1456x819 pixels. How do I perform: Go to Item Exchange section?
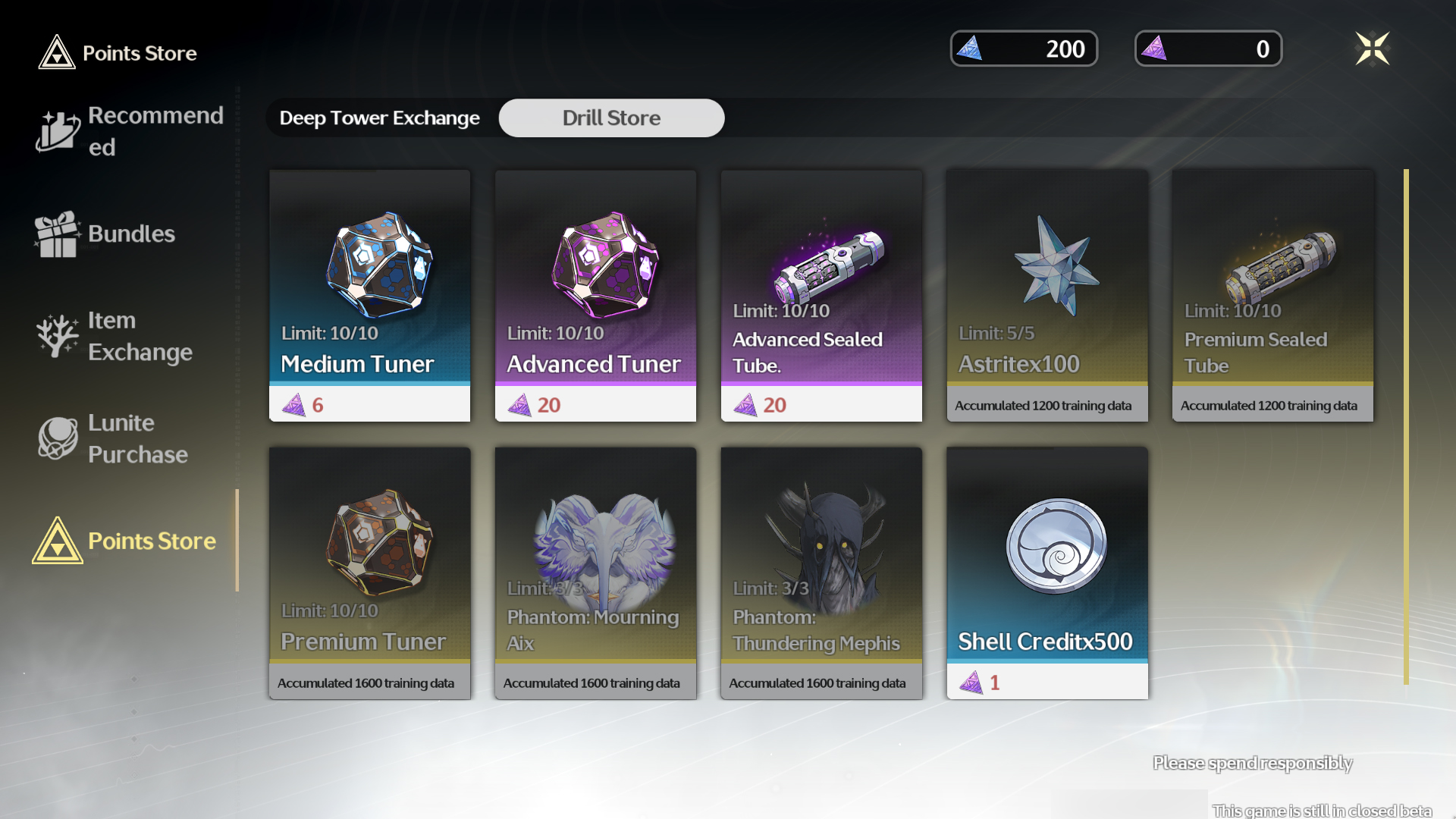coord(115,336)
